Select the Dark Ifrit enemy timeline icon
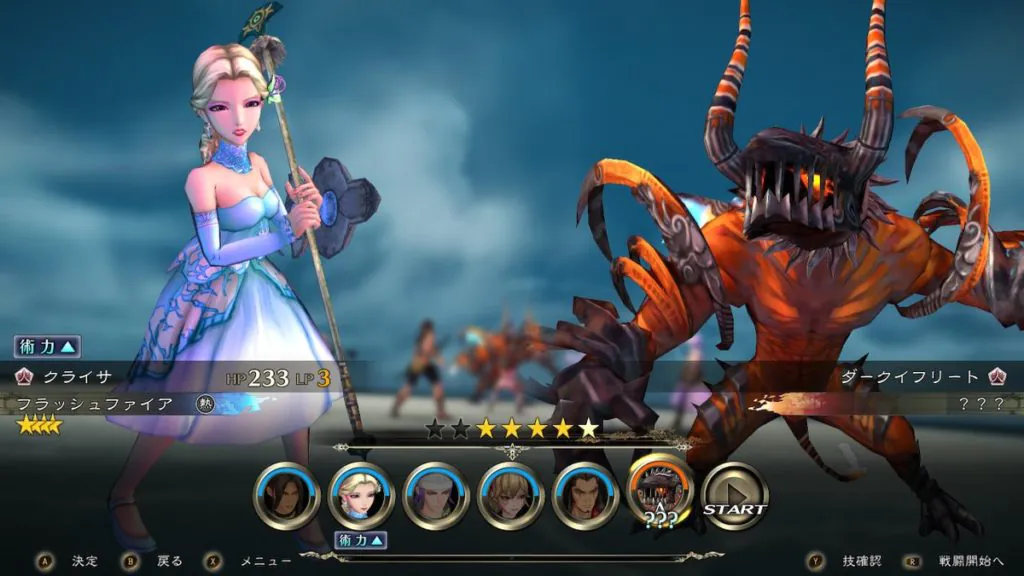This screenshot has width=1024, height=576. 660,492
